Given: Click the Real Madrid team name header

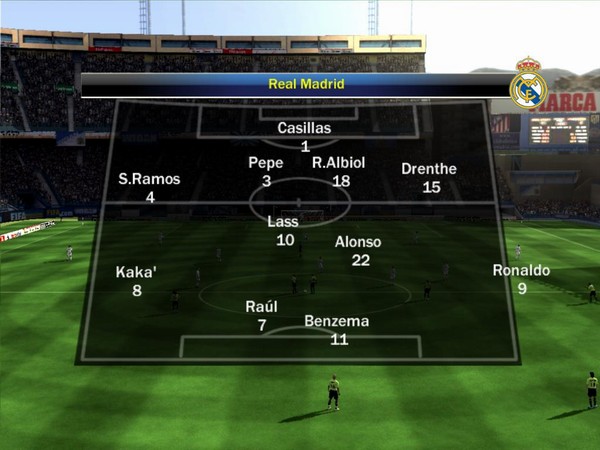Looking at the screenshot, I should (x=306, y=84).
